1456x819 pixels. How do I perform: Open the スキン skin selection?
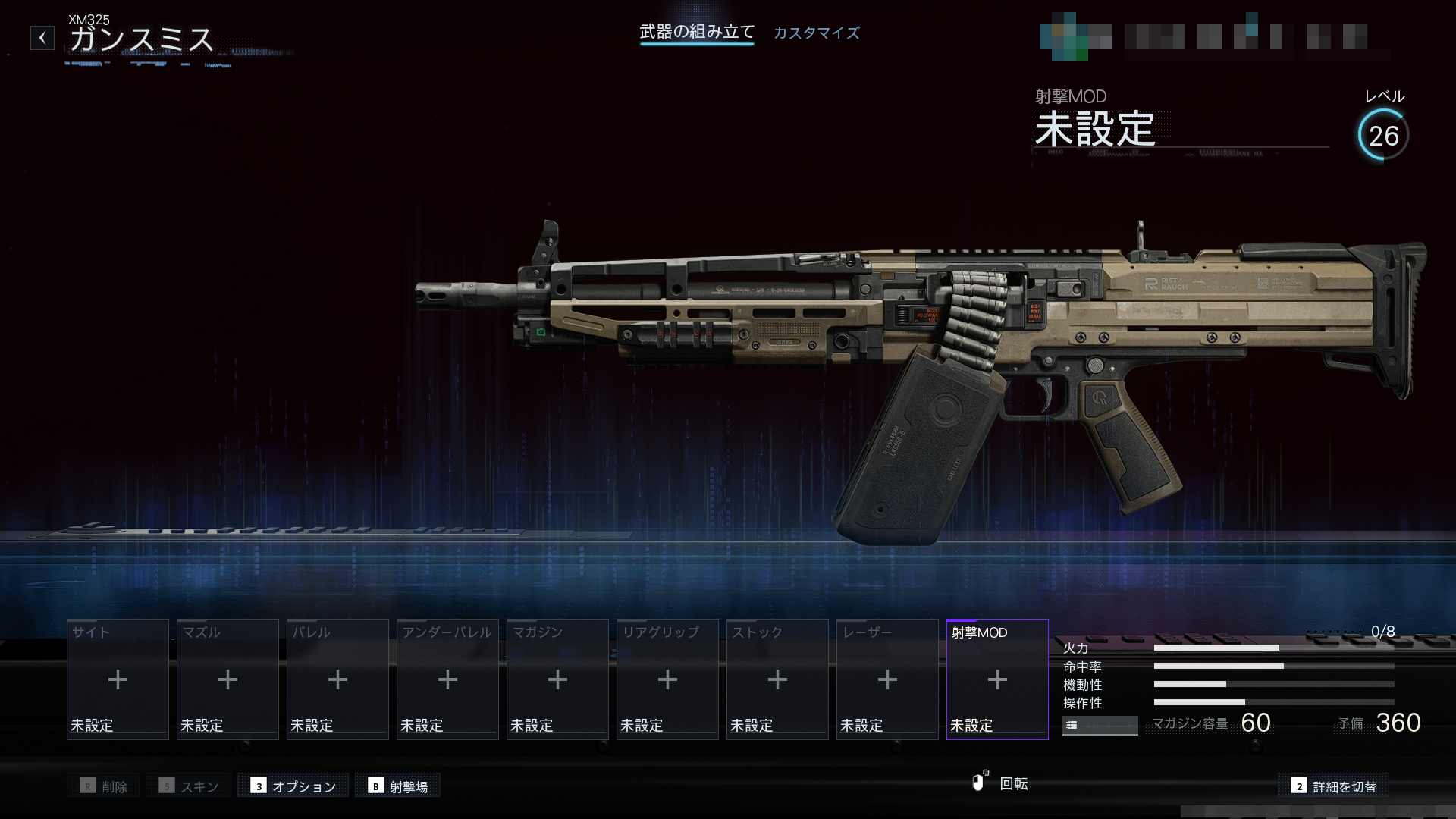189,786
